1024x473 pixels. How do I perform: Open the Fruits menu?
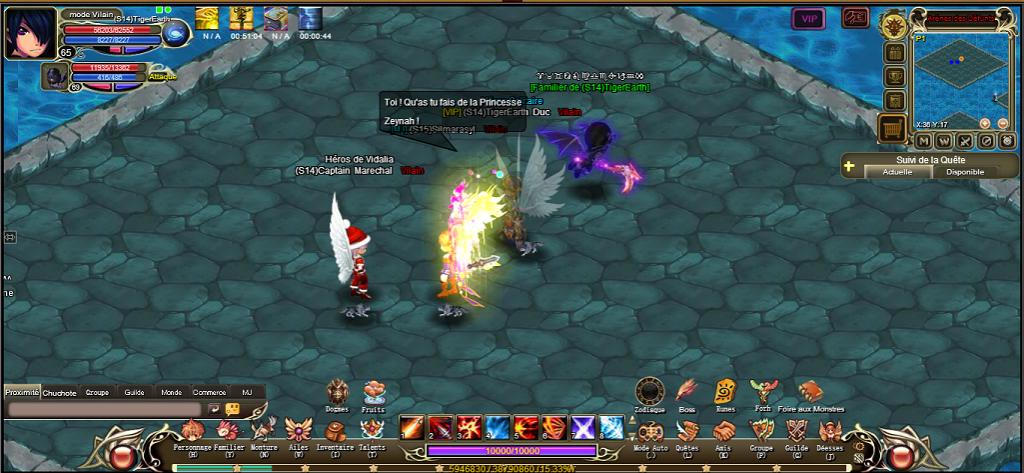pyautogui.click(x=373, y=391)
